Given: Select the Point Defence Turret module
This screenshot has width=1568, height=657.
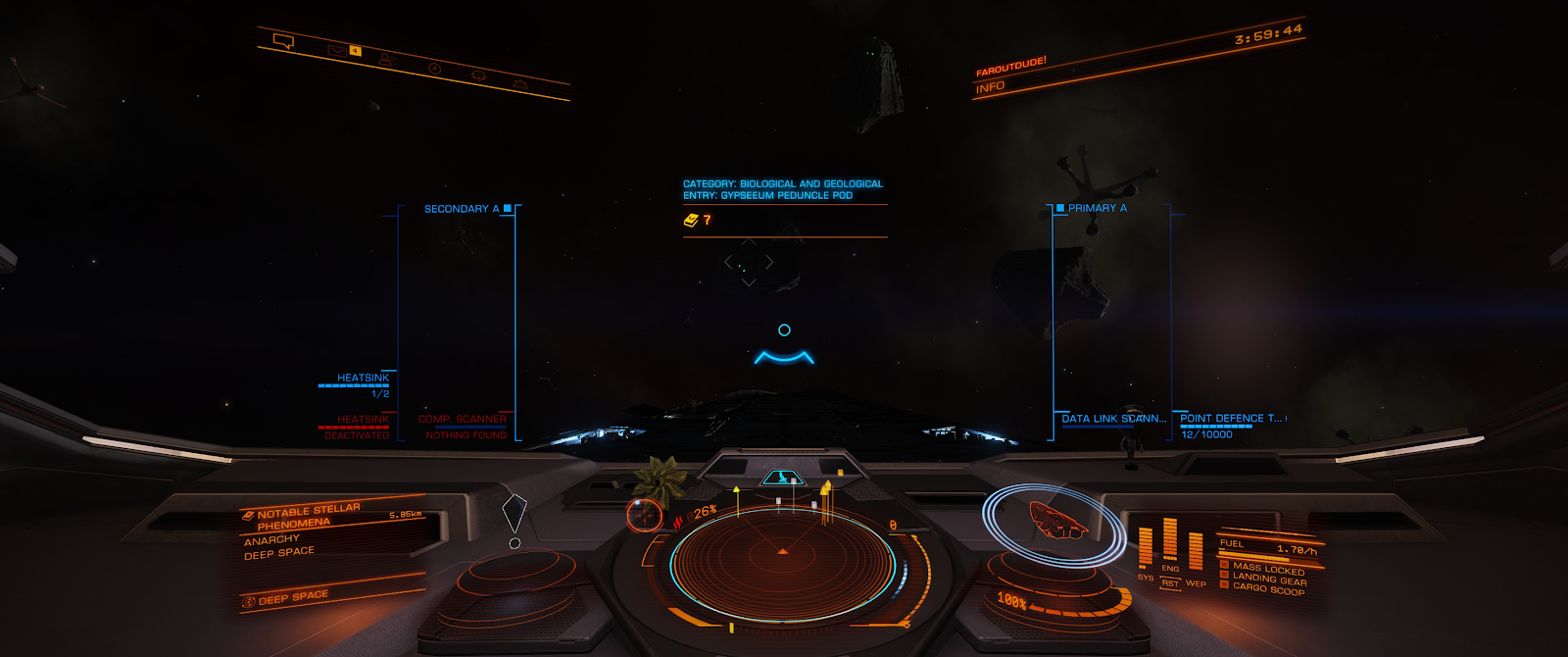Looking at the screenshot, I should point(1231,419).
